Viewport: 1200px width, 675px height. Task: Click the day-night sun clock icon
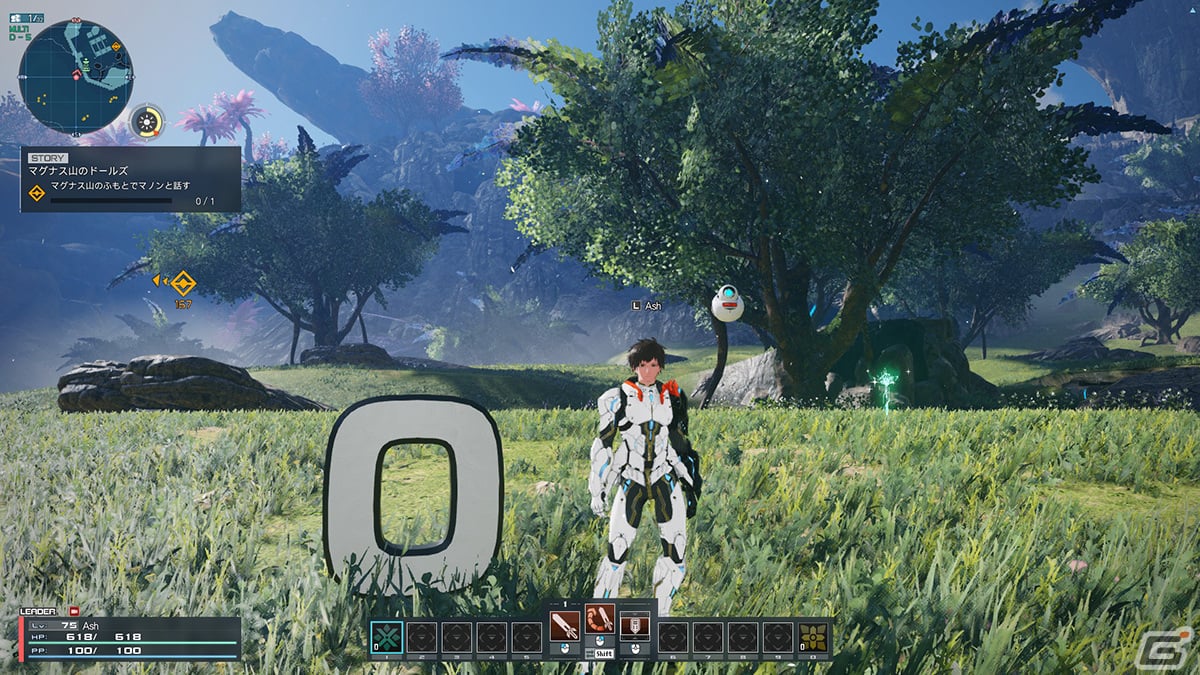[x=148, y=122]
